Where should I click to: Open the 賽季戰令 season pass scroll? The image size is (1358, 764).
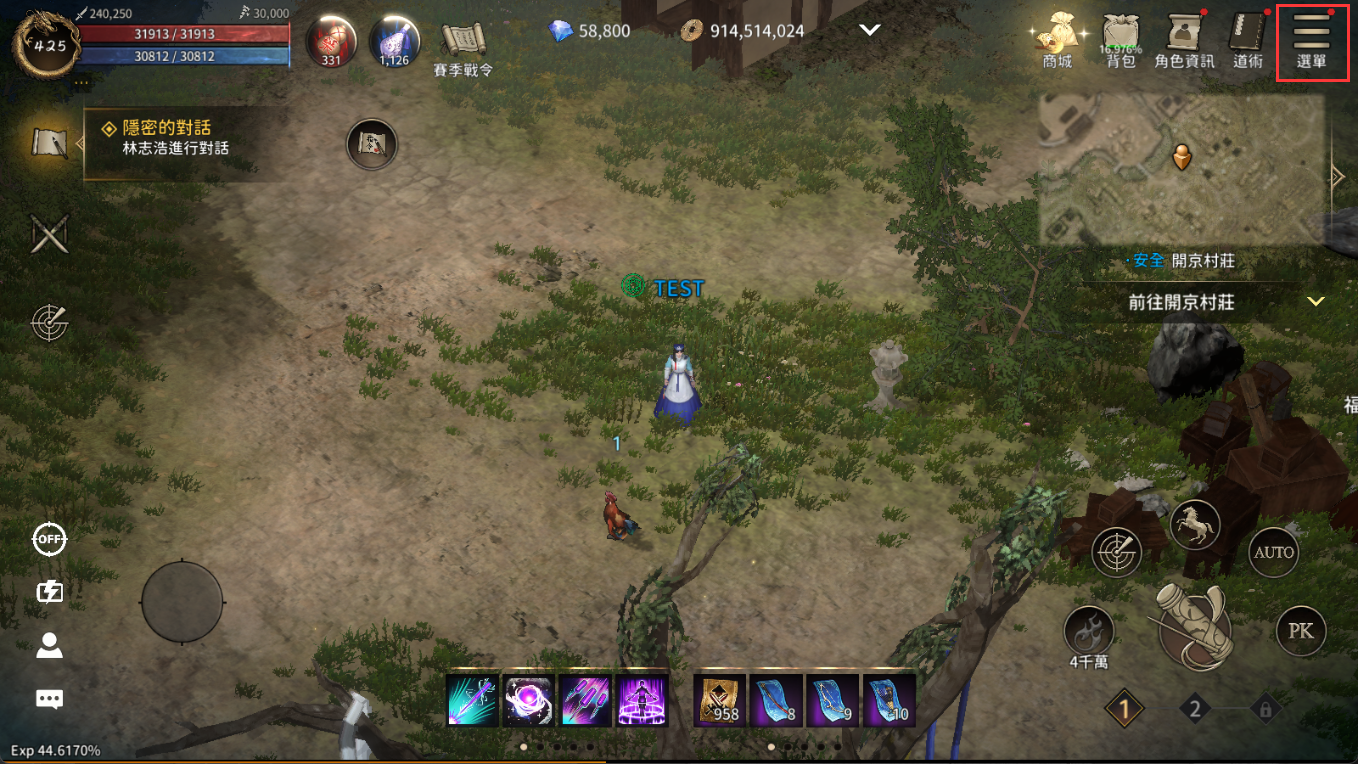click(x=463, y=45)
